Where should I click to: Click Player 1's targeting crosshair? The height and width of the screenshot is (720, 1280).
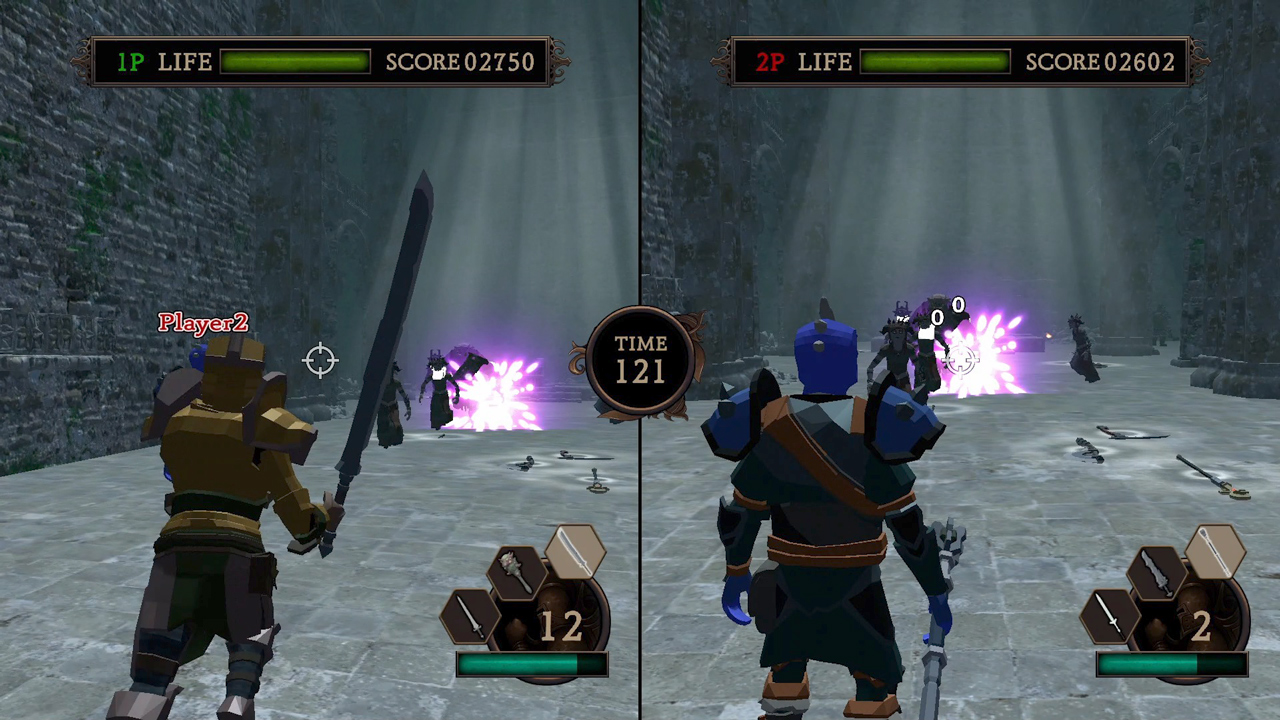[x=320, y=360]
